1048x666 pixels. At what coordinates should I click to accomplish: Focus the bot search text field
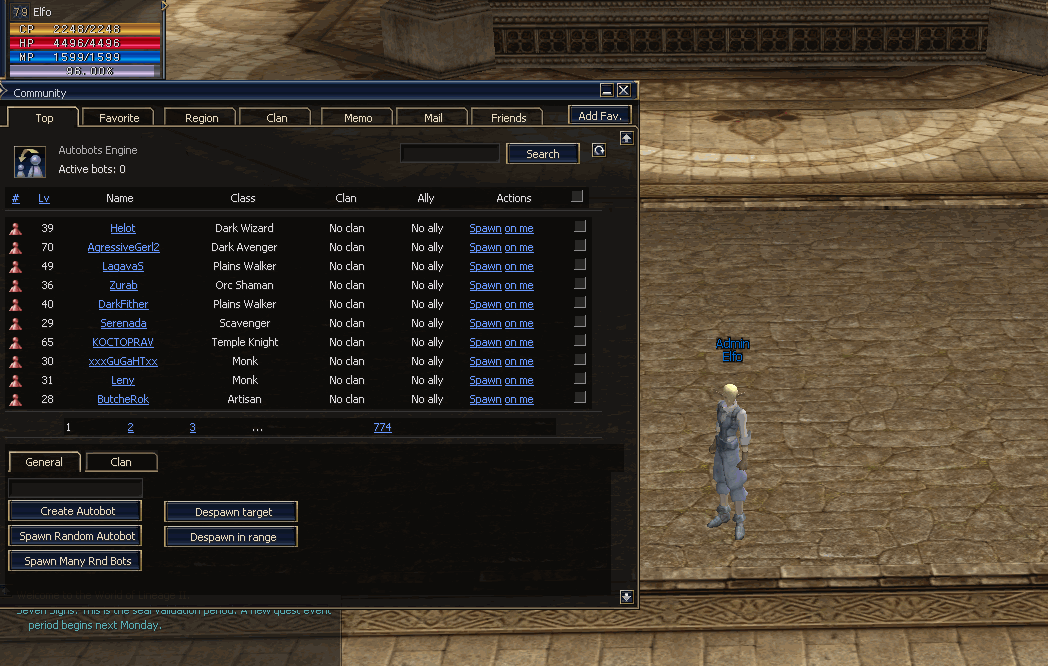pos(449,154)
